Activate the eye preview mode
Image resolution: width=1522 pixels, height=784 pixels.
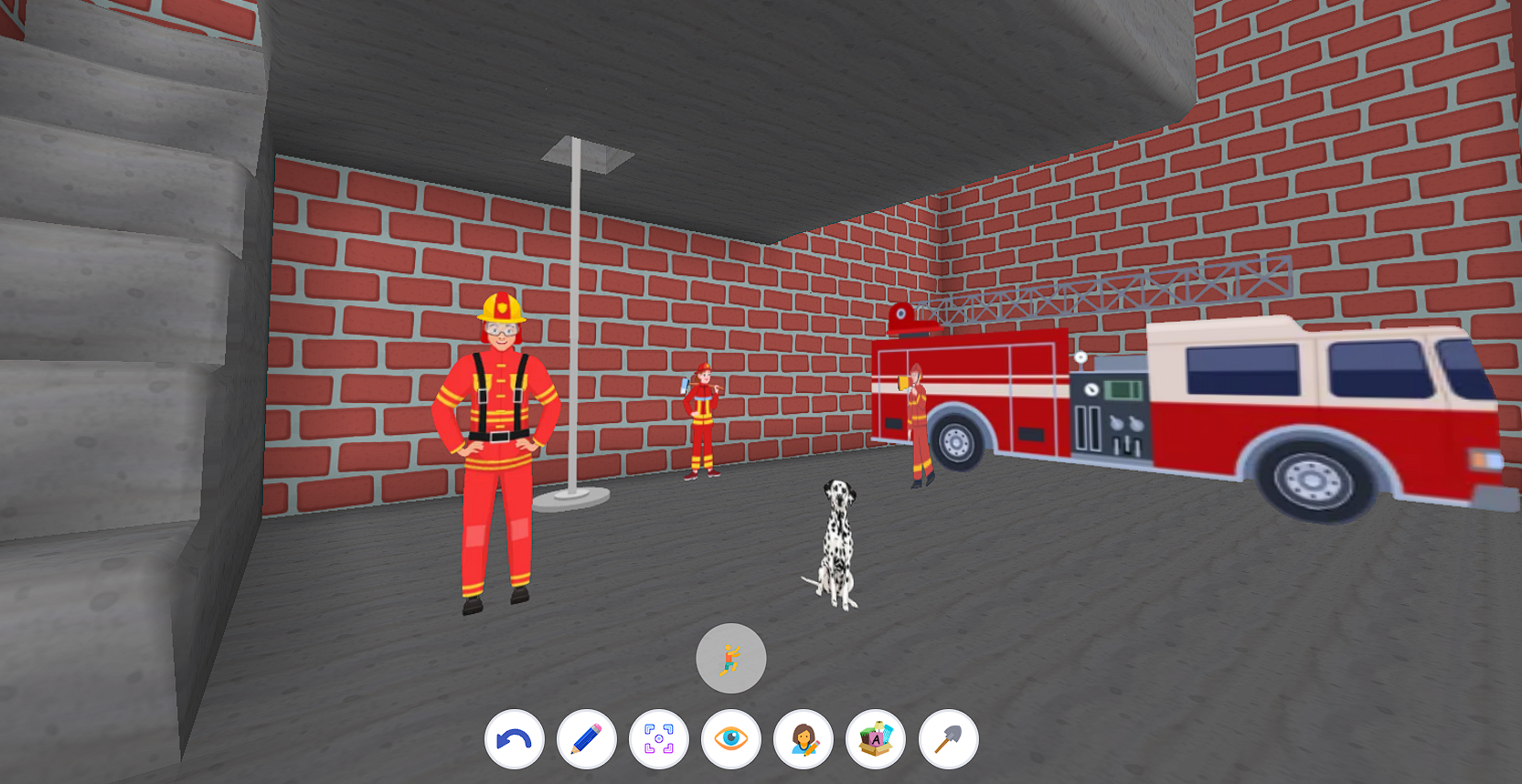click(729, 740)
